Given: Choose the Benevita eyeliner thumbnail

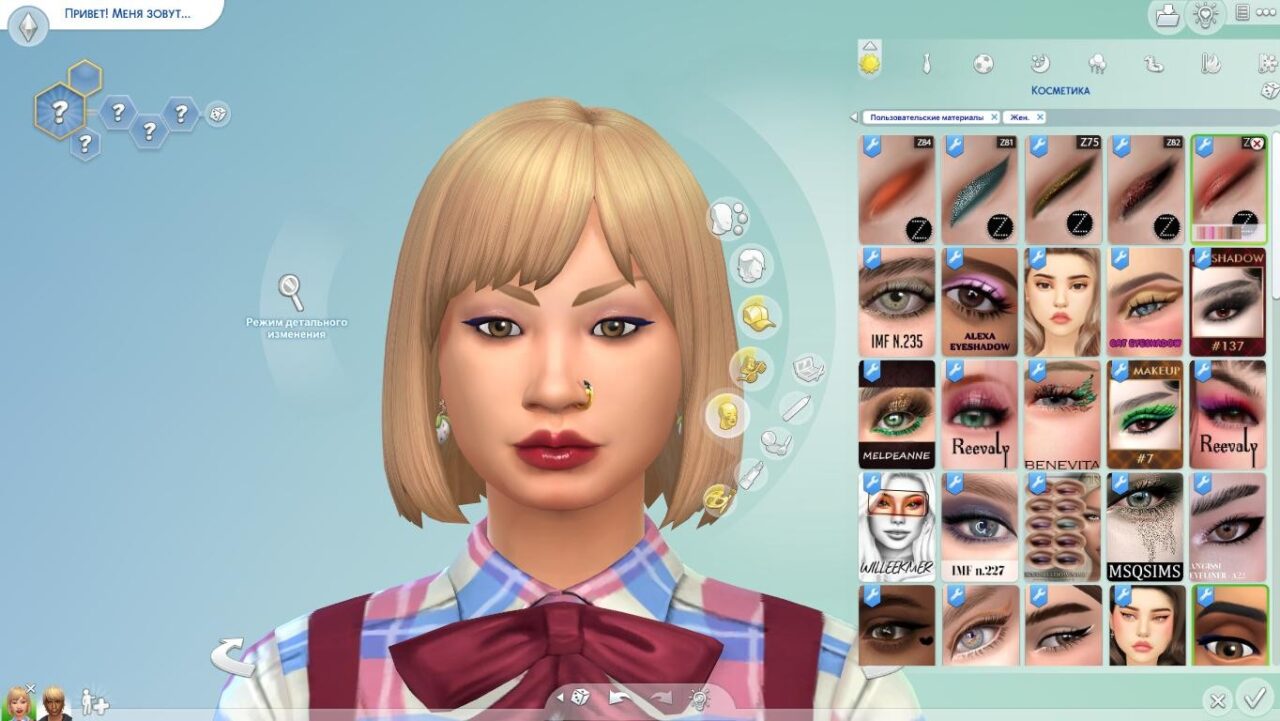Looking at the screenshot, I should click(x=1062, y=414).
